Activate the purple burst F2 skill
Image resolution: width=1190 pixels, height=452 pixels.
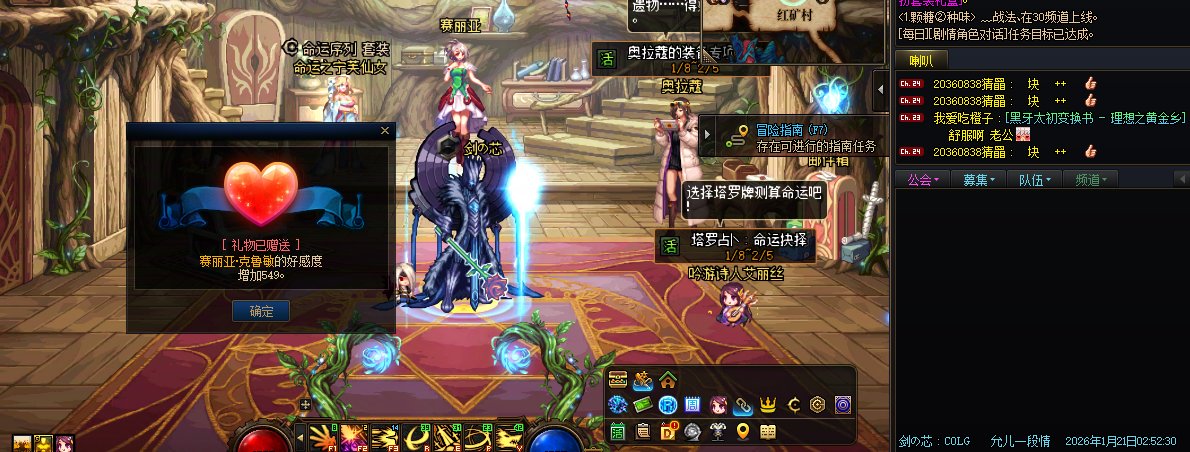coord(352,437)
